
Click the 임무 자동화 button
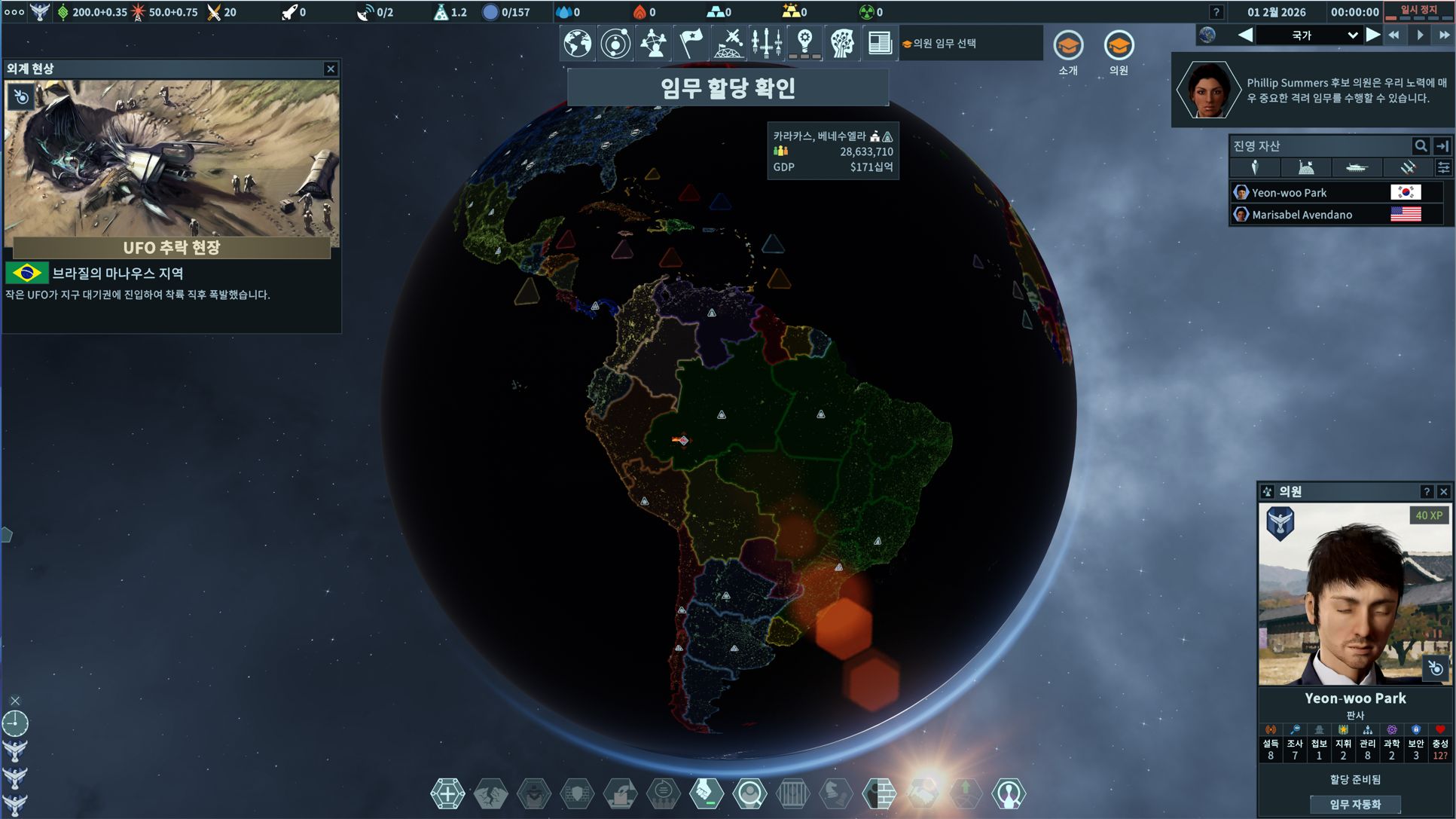coord(1355,804)
